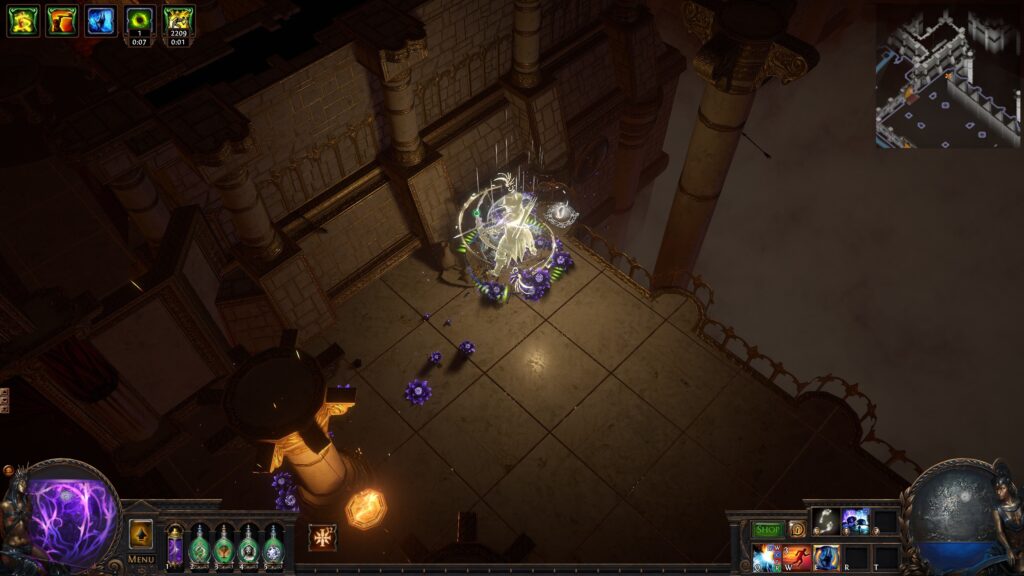This screenshot has height=576, width=1024.
Task: Open the green Shop button
Action: click(x=768, y=529)
